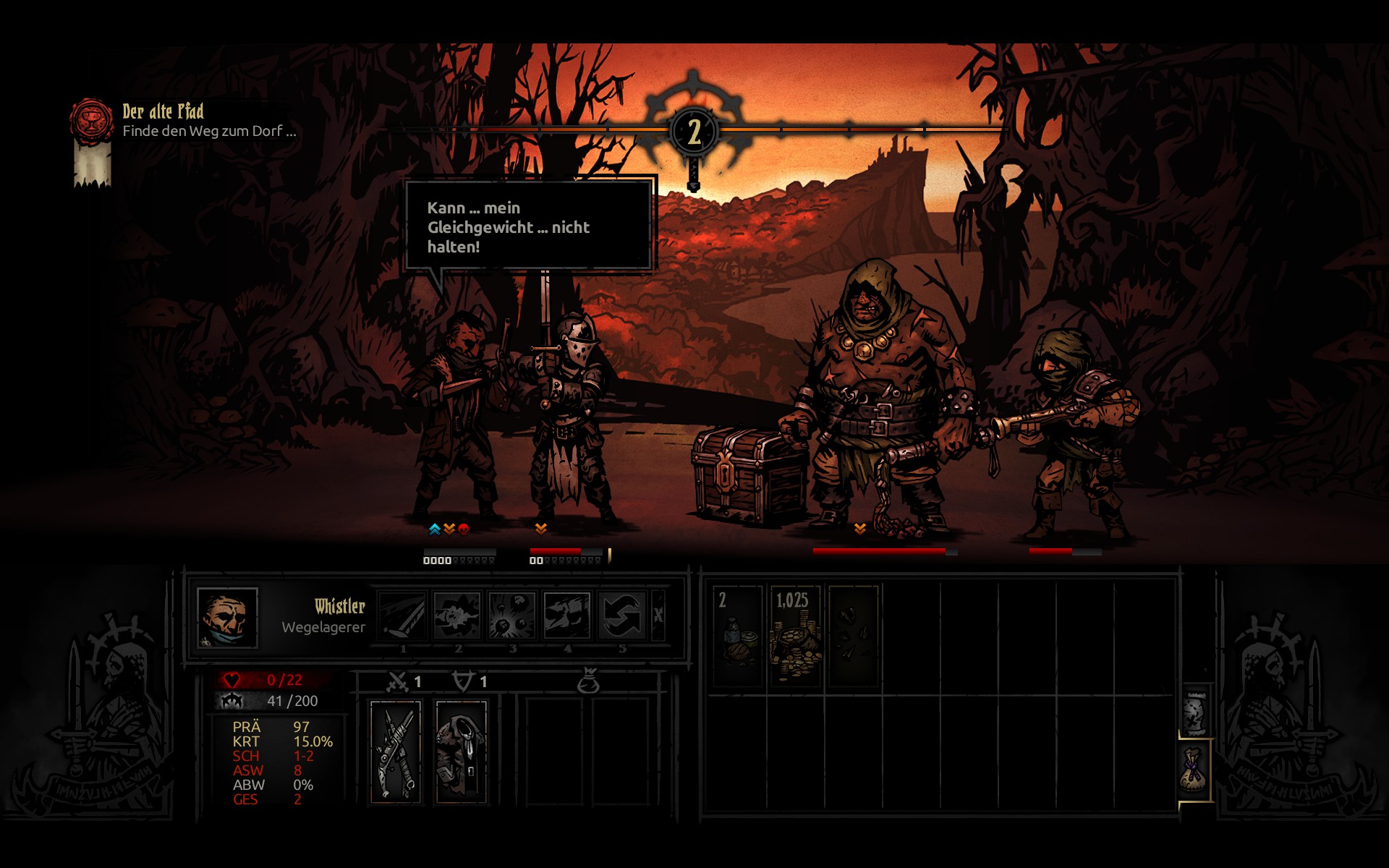Switch to the map scroll tab
This screenshot has height=868, width=1389.
[x=1195, y=711]
